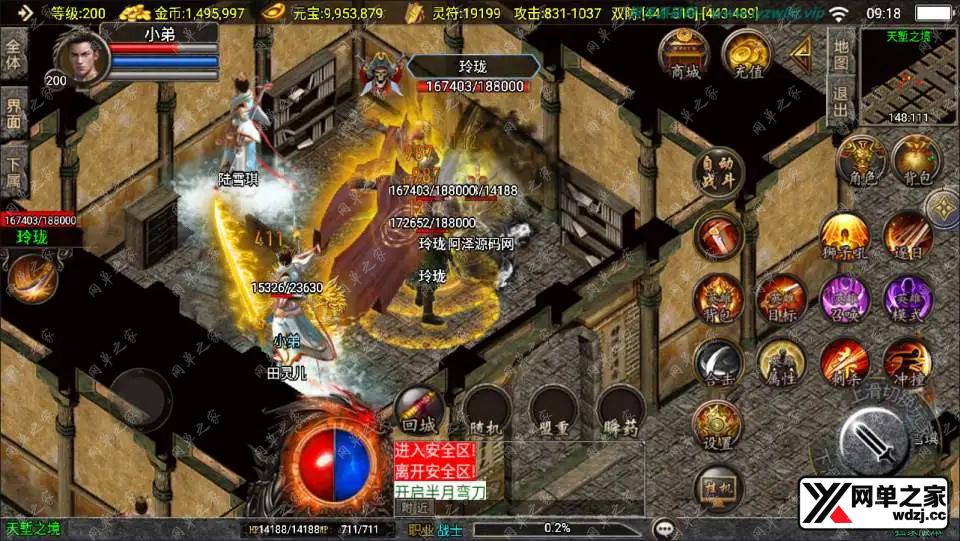The image size is (960, 541).
Task: Activate the 狮子吼 skill
Action: pos(845,238)
